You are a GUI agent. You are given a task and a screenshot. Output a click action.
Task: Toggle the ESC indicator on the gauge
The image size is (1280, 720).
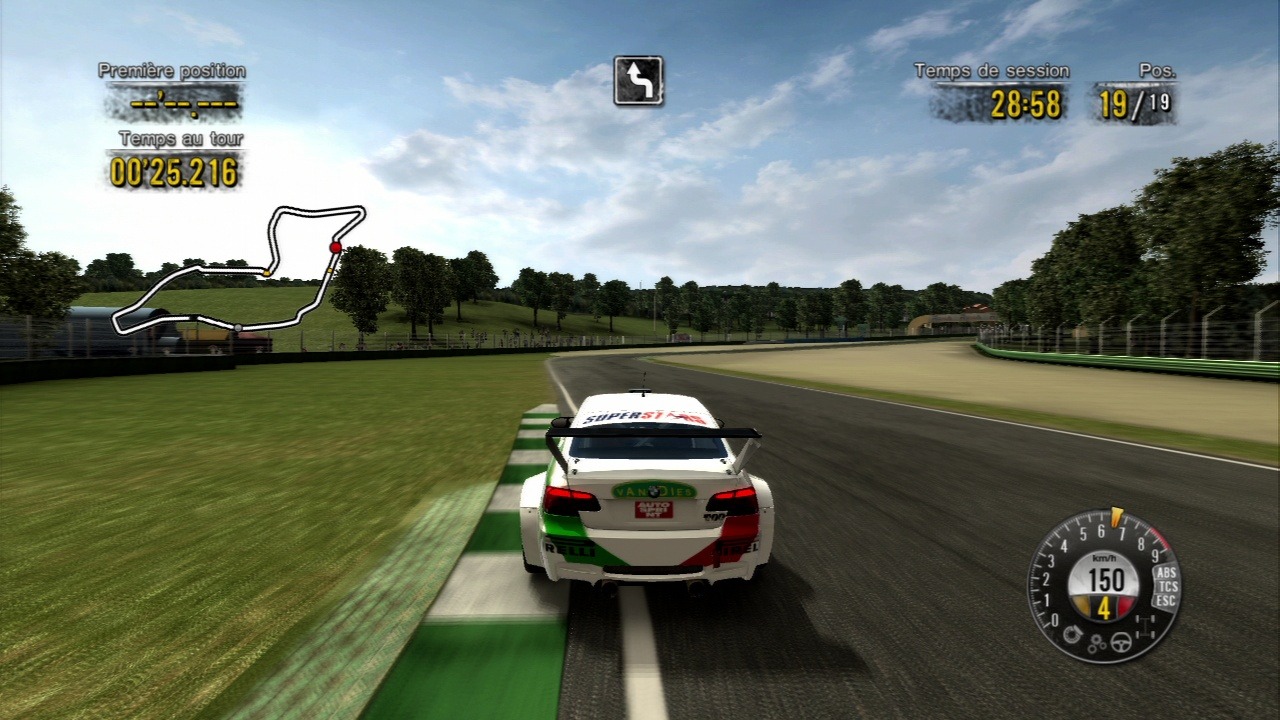(1165, 601)
